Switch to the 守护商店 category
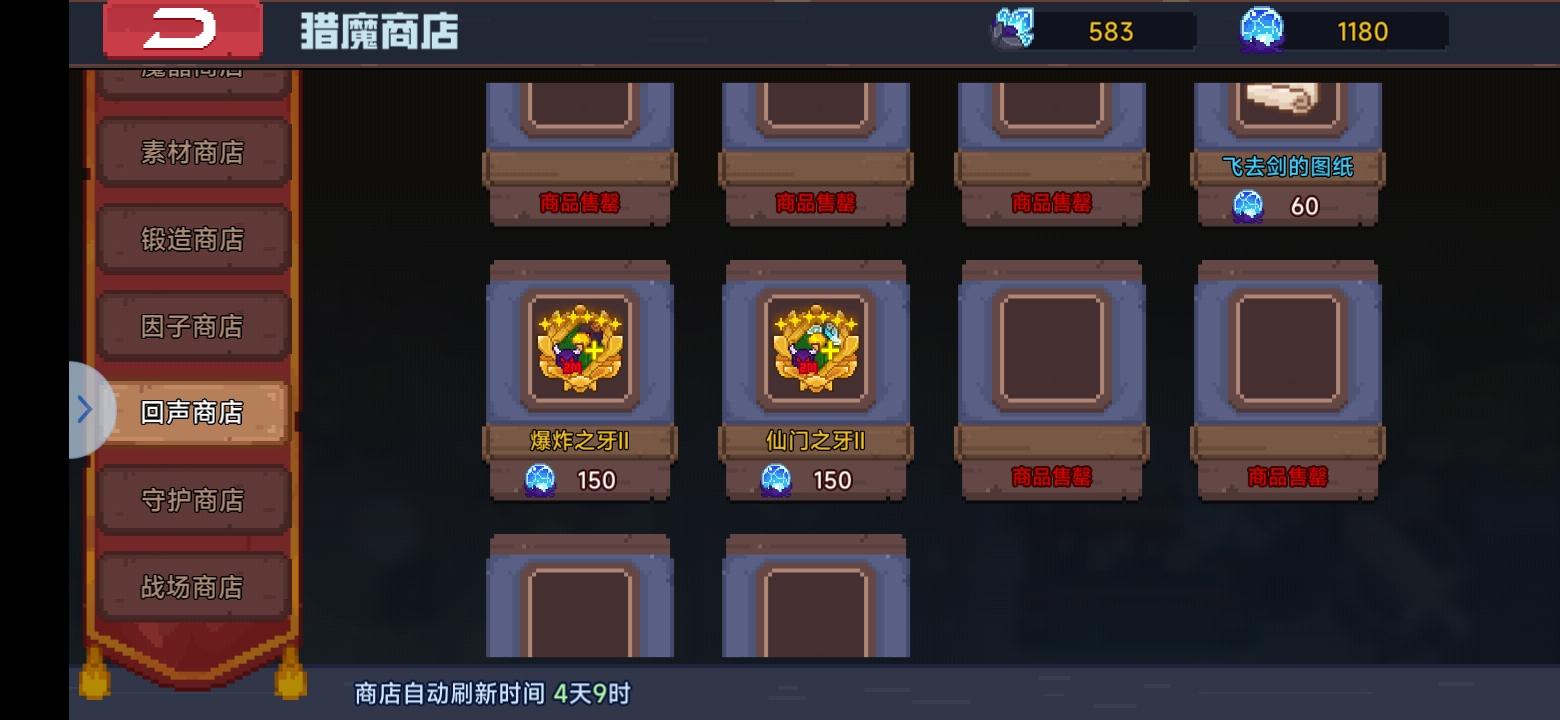 (193, 498)
